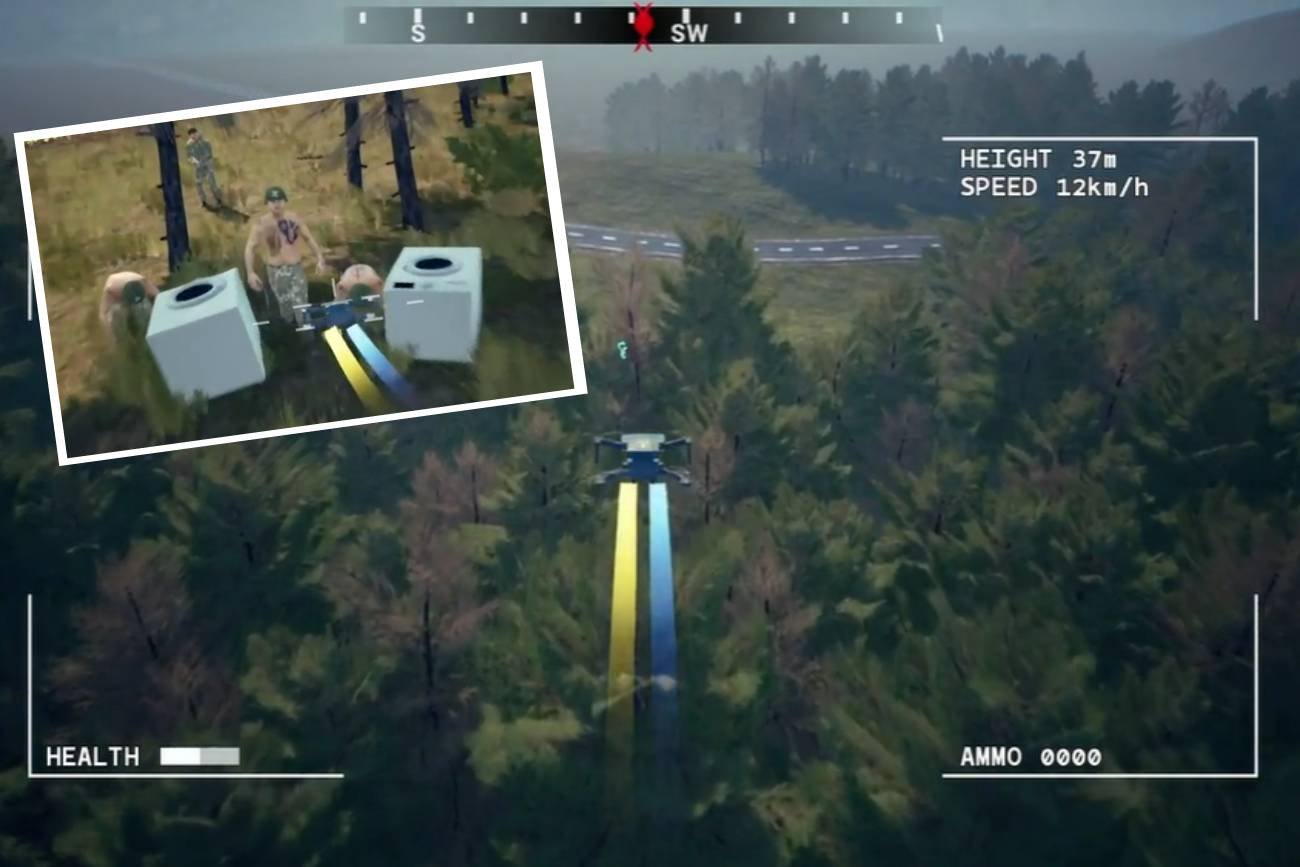Select the drone in the center viewport
Image resolution: width=1300 pixels, height=867 pixels.
pos(643,453)
